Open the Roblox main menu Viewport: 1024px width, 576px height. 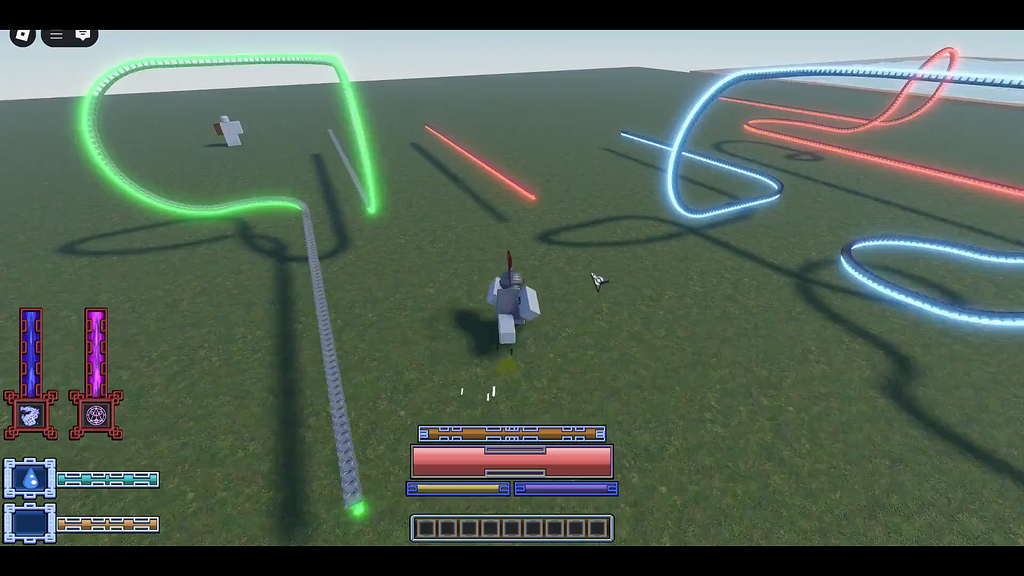coord(22,35)
